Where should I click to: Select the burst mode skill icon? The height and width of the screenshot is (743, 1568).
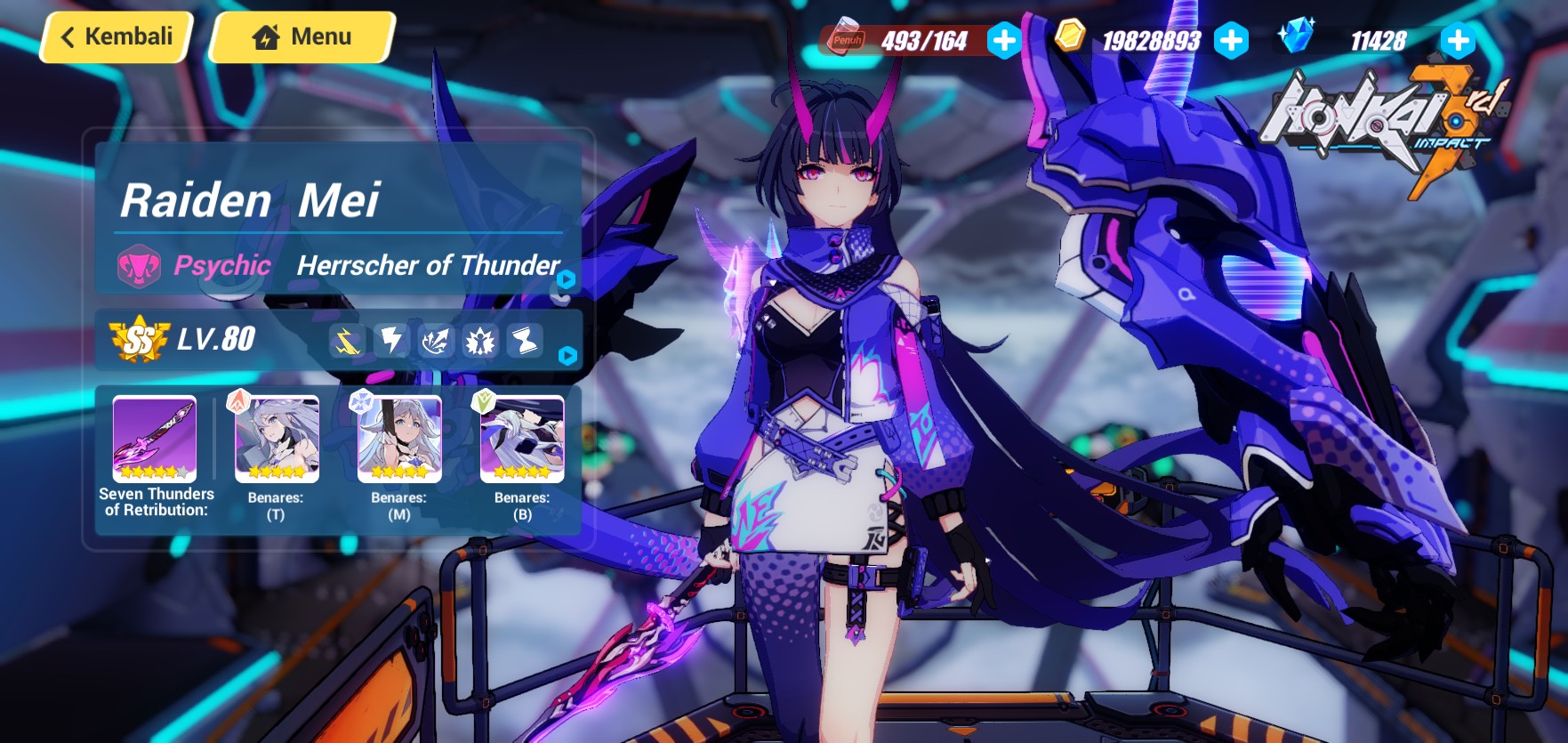pos(482,340)
